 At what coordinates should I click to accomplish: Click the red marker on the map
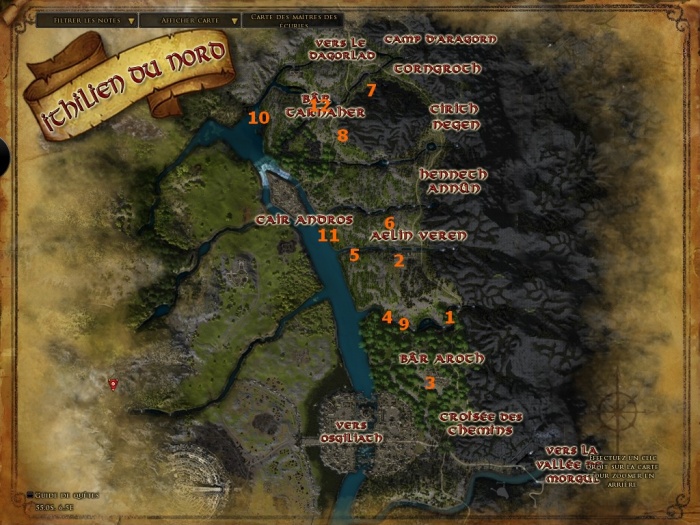pyautogui.click(x=113, y=383)
